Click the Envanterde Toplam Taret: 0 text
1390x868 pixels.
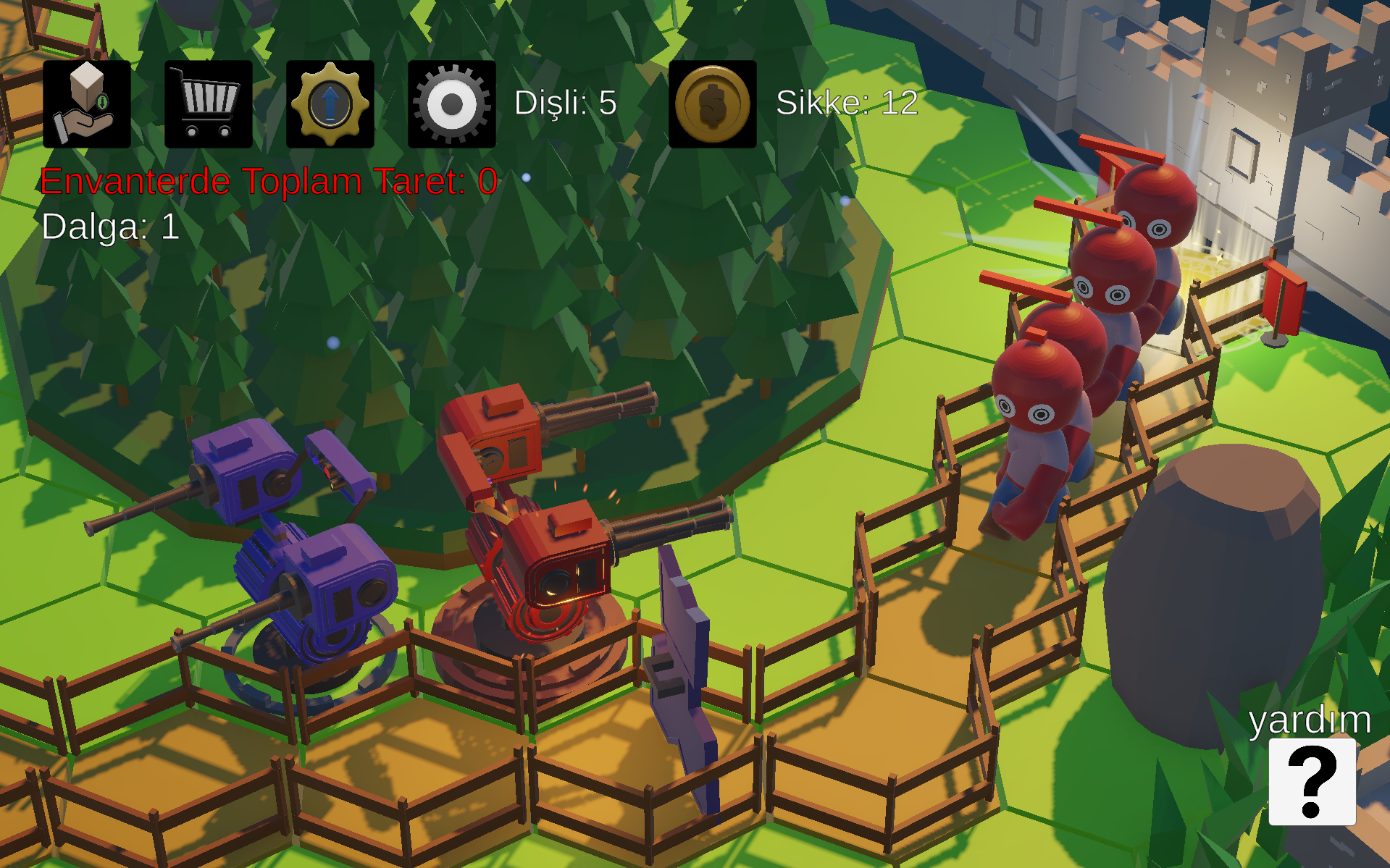pyautogui.click(x=267, y=182)
